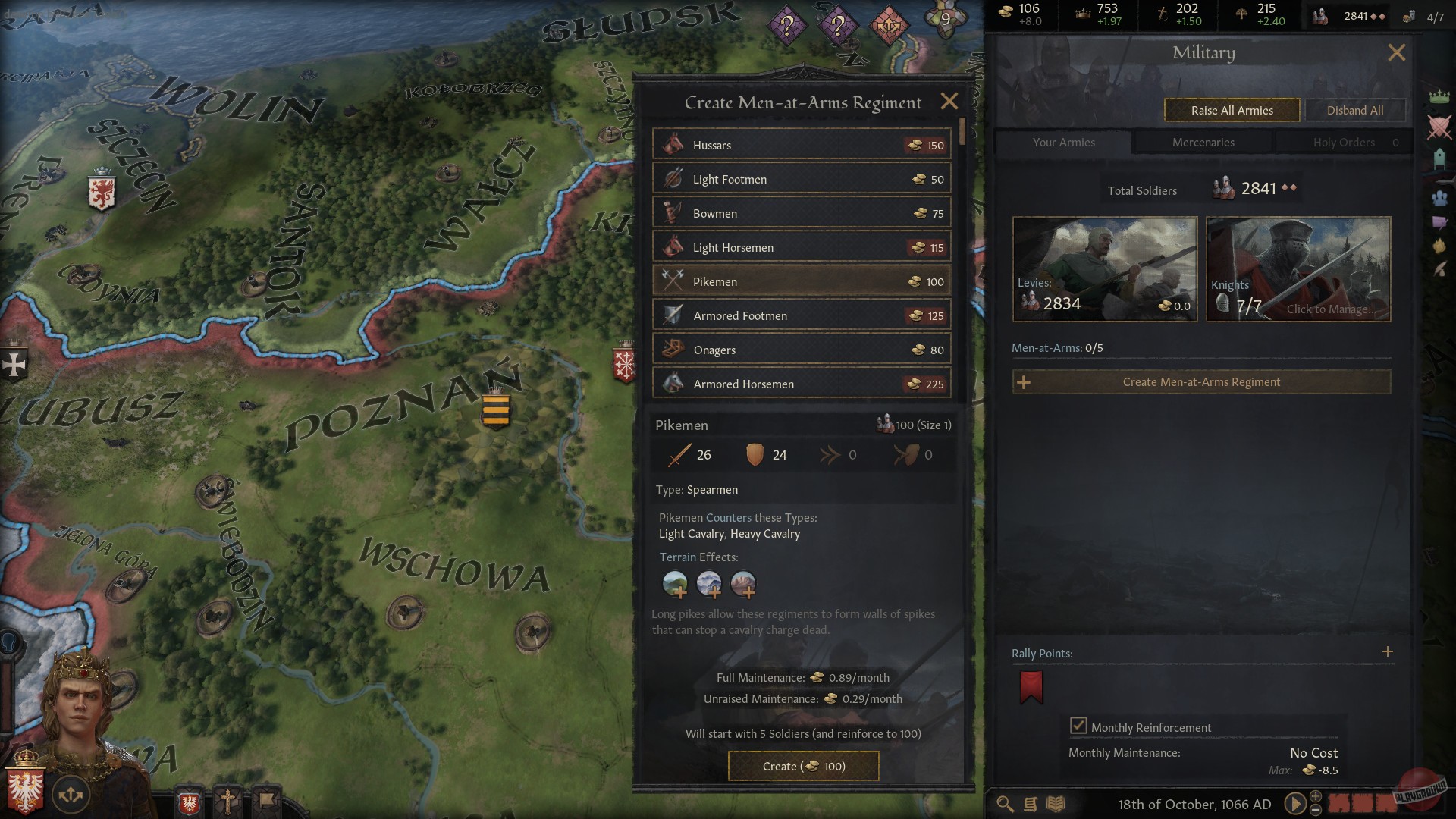The image size is (1456, 819).
Task: Open the message log scroll icon
Action: pos(1031,803)
